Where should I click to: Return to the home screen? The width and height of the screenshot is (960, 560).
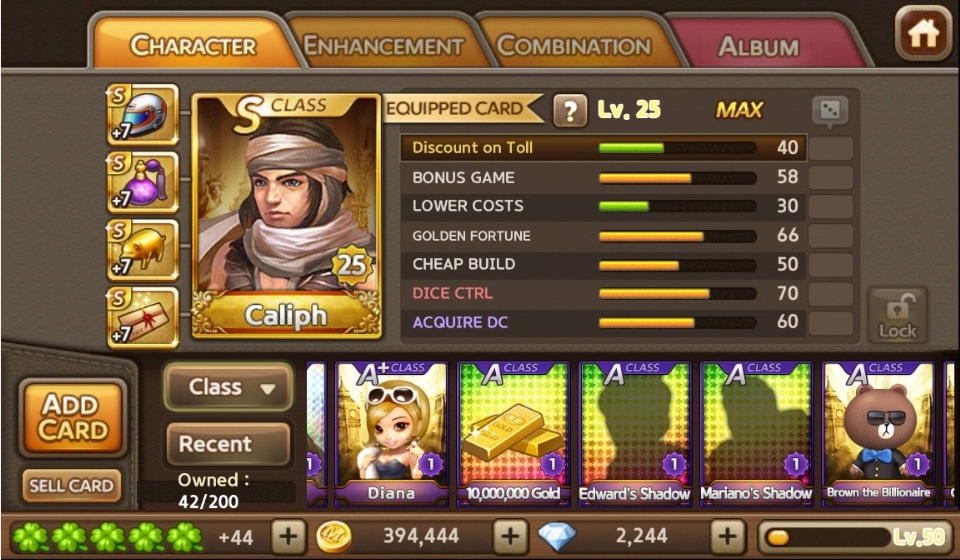pos(922,34)
